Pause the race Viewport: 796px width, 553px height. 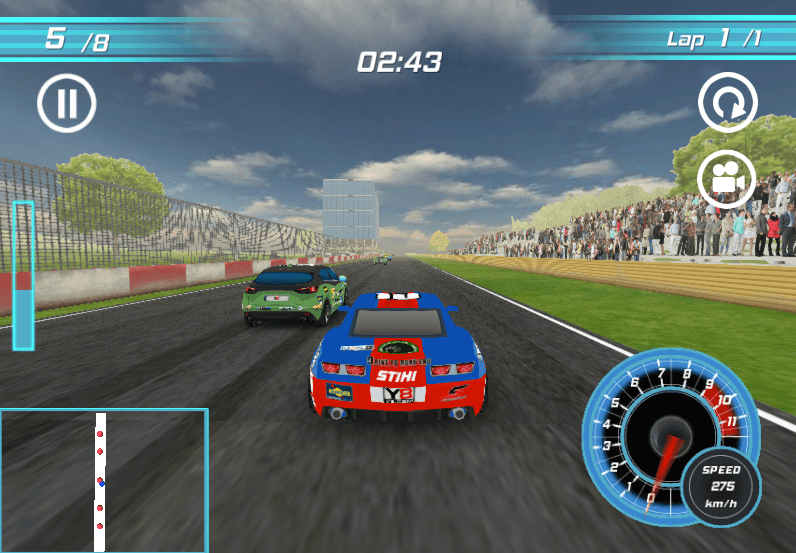67,103
